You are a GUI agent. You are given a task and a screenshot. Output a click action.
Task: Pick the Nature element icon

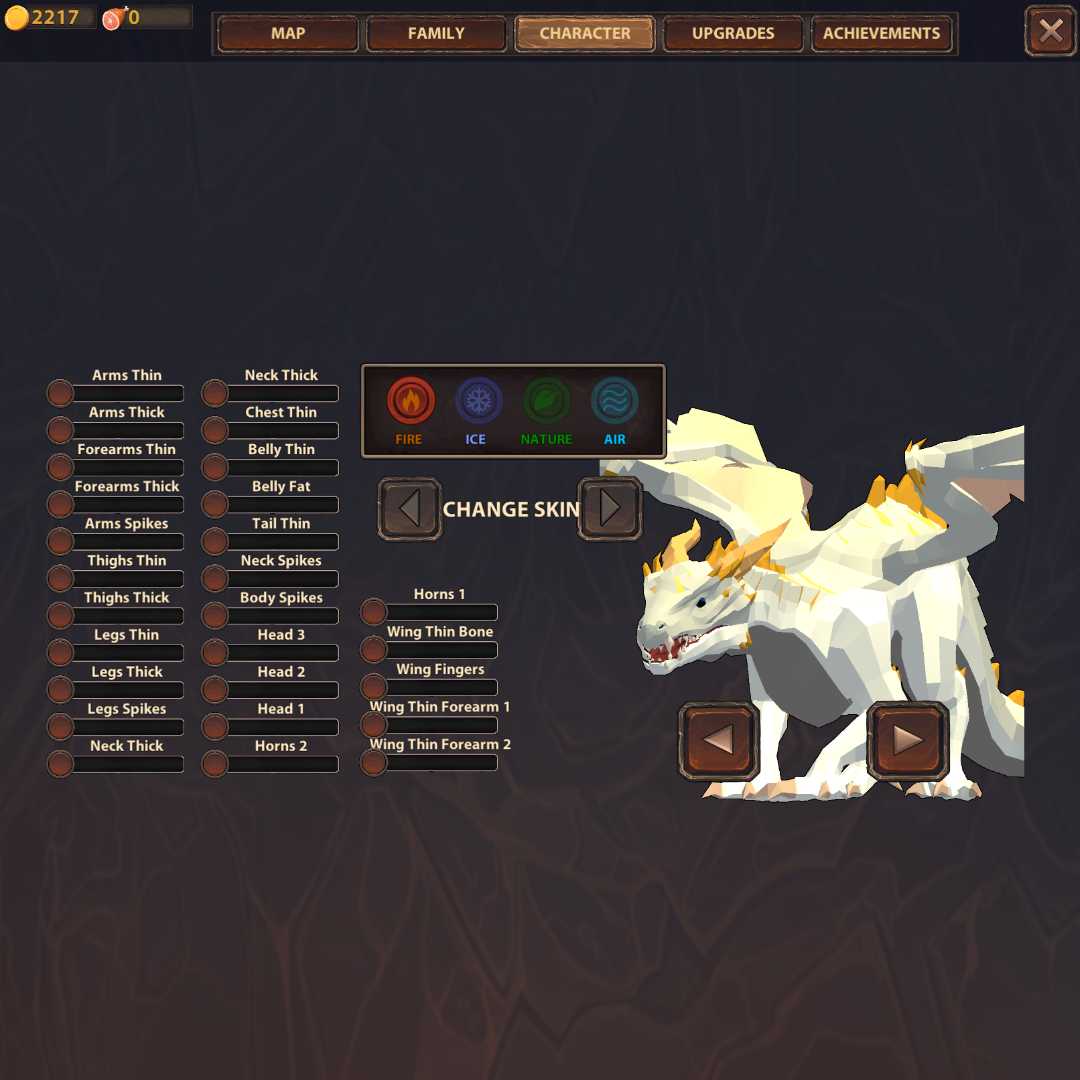[x=546, y=402]
